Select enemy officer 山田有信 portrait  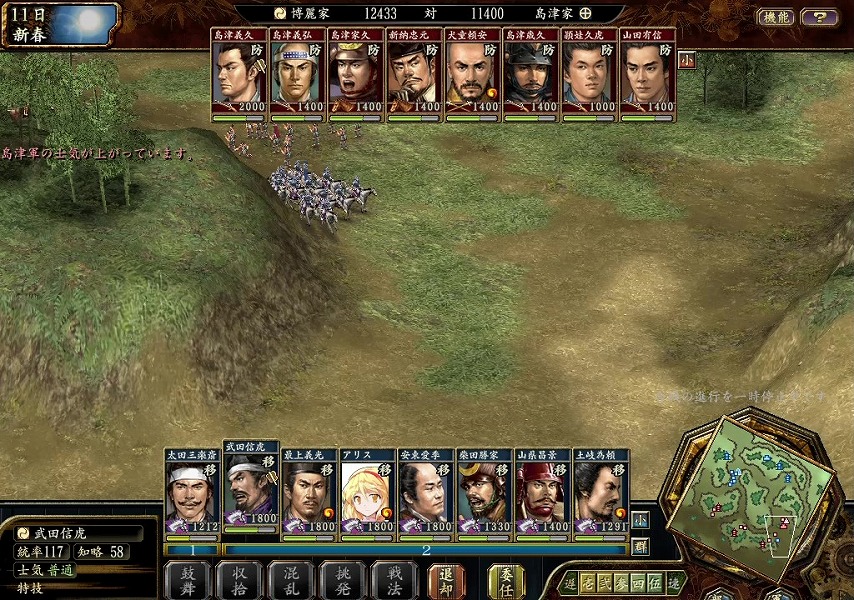pos(647,76)
